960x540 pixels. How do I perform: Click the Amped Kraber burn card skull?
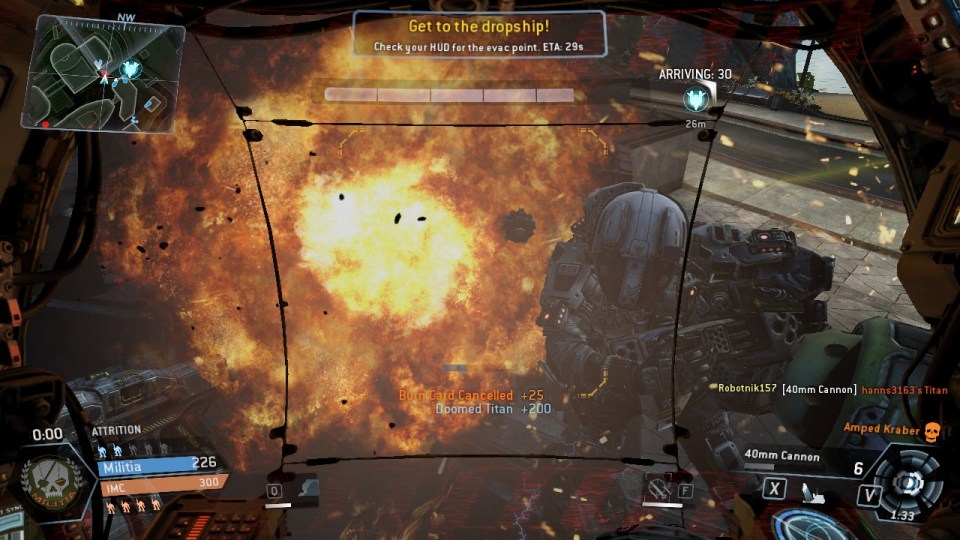pyautogui.click(x=934, y=429)
